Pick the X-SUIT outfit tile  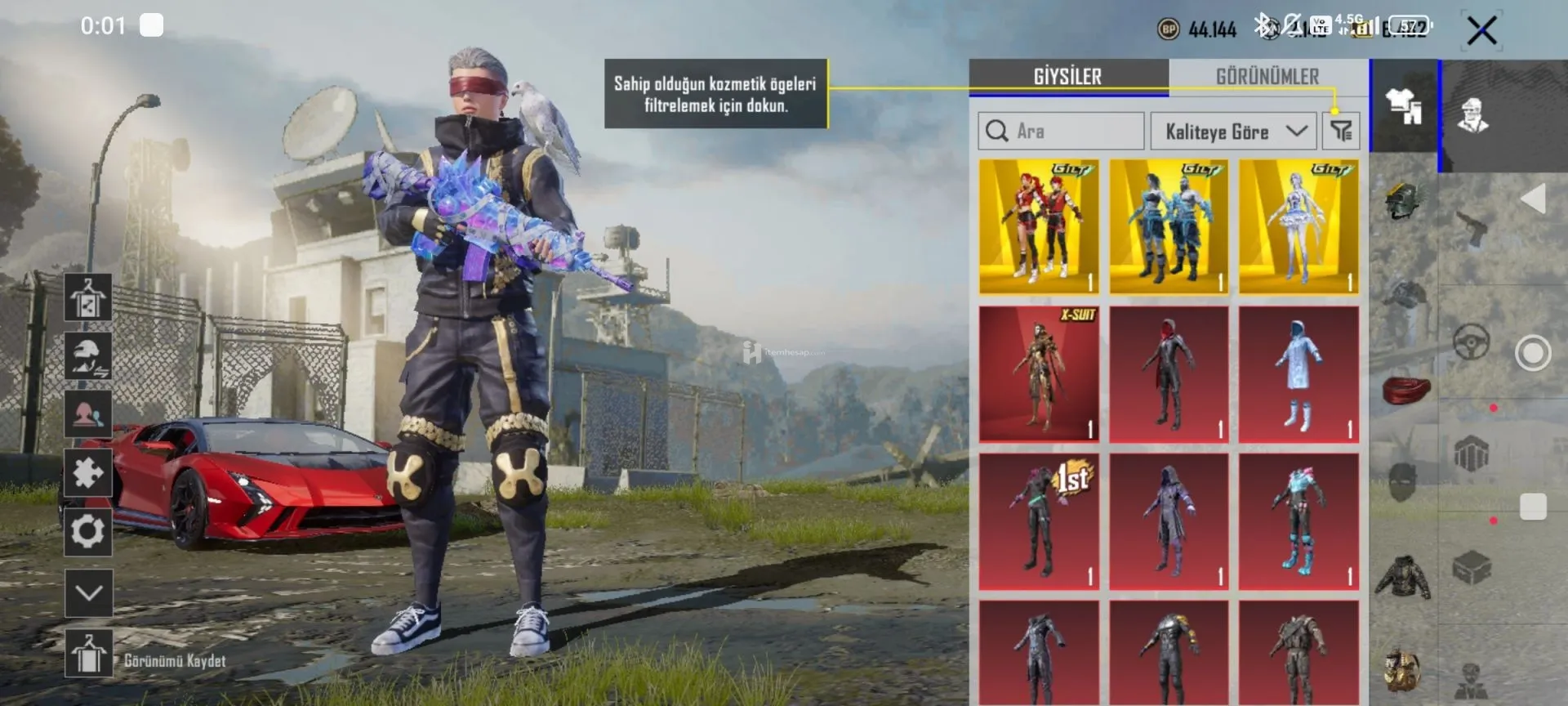pos(1039,374)
